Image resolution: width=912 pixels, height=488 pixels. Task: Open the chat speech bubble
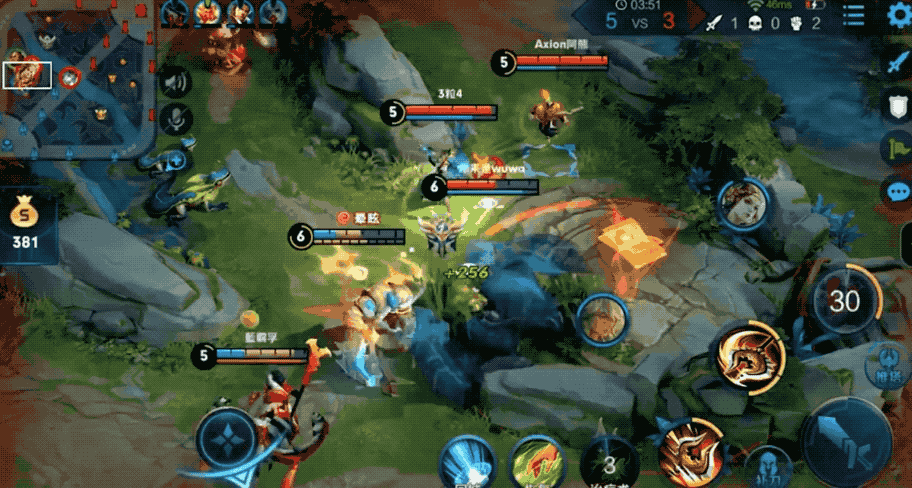pyautogui.click(x=898, y=191)
